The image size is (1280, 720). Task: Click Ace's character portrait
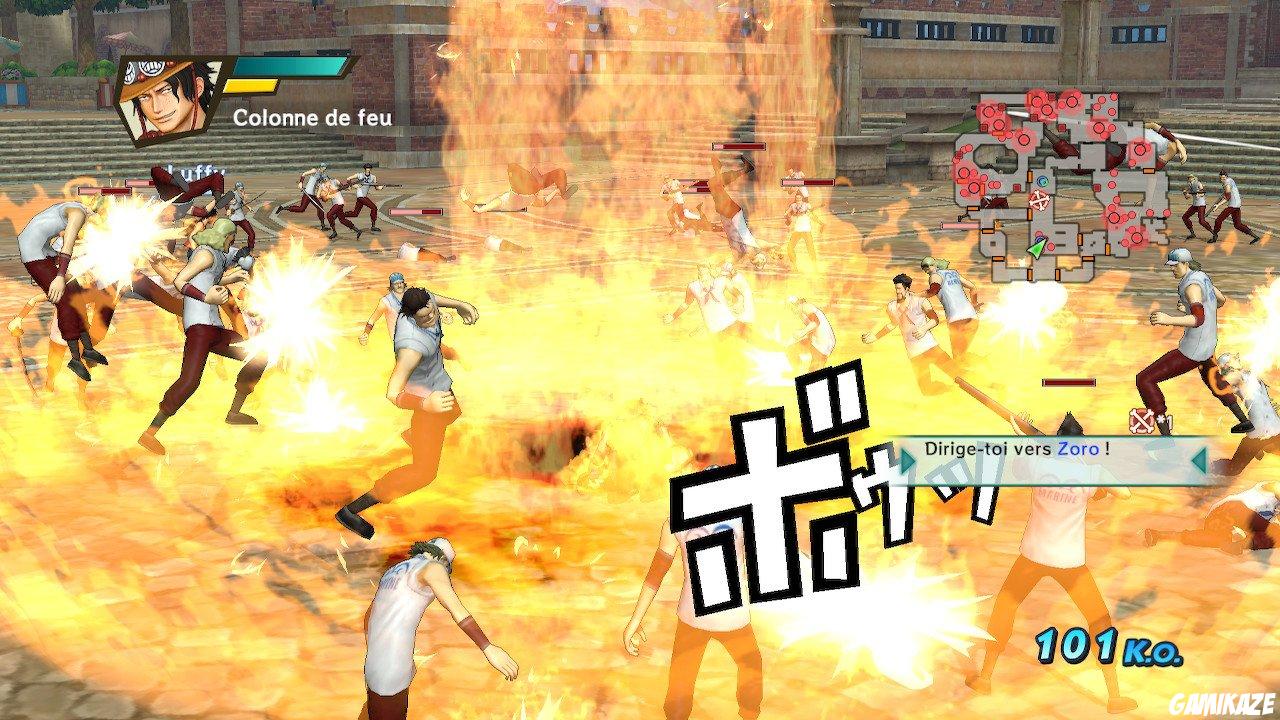coord(165,95)
